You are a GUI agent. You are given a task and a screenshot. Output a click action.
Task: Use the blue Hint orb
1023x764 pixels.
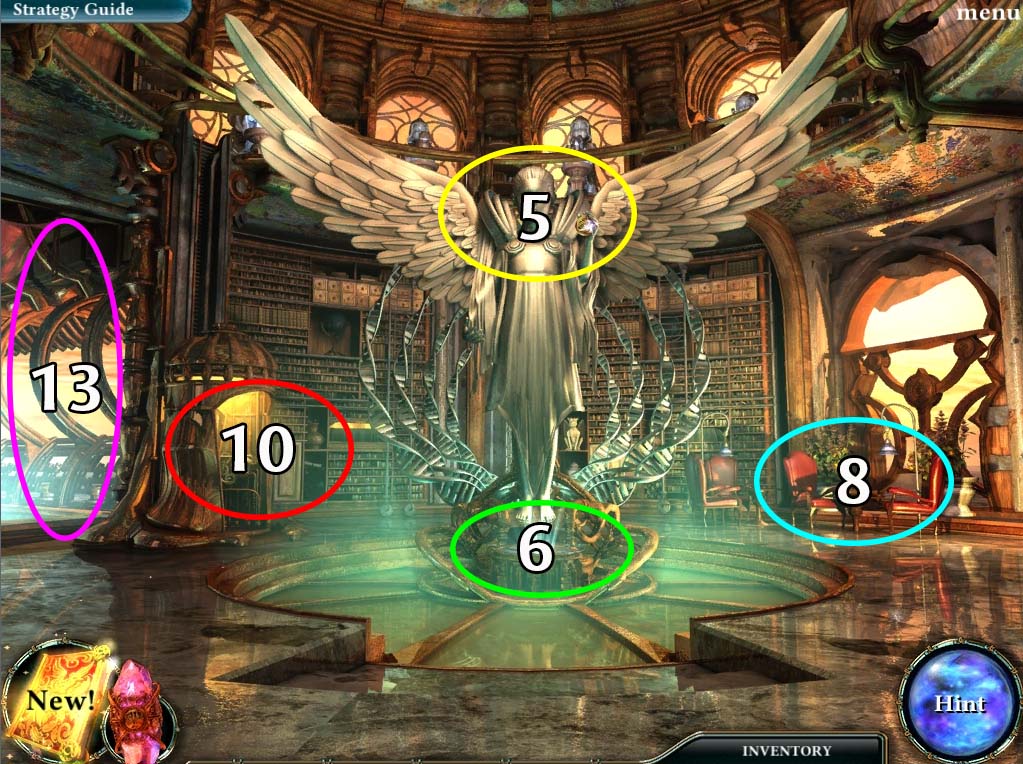click(959, 703)
